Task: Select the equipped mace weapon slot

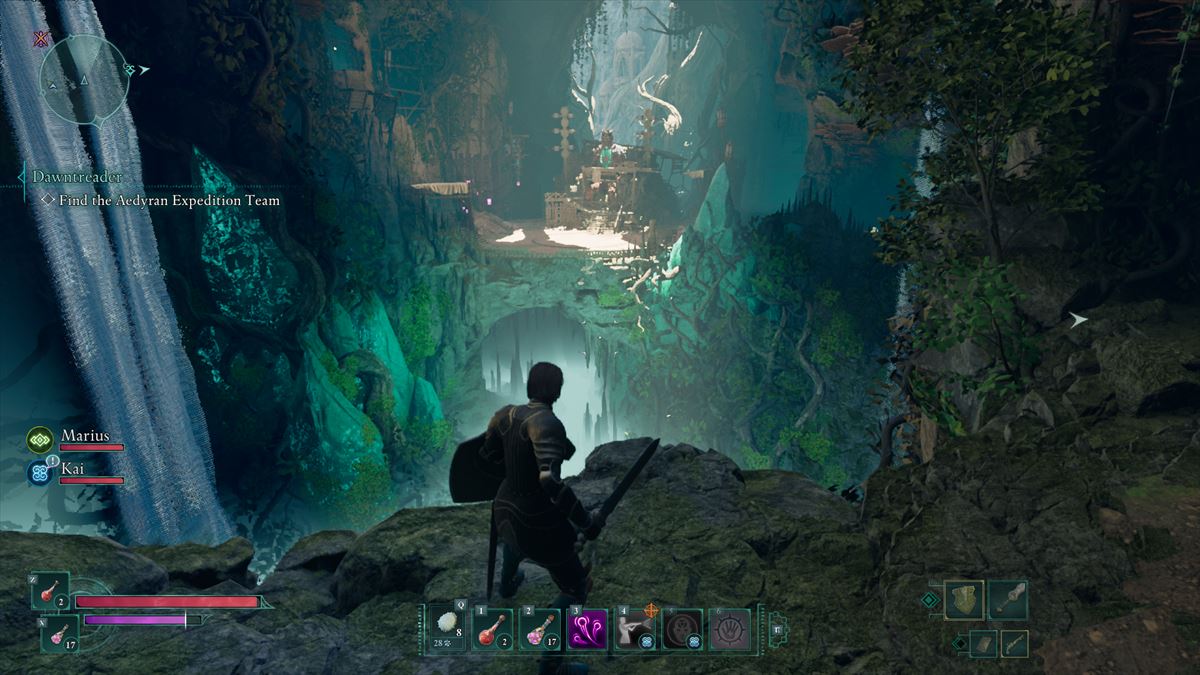Action: (1008, 600)
